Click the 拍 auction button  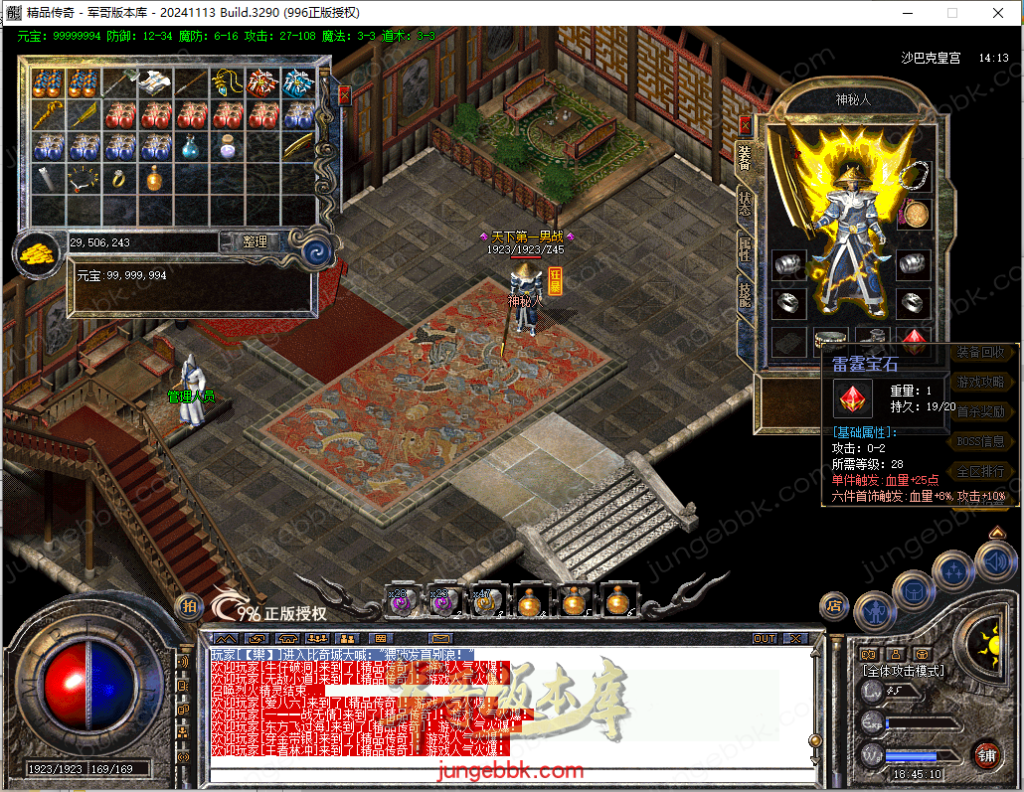point(187,605)
